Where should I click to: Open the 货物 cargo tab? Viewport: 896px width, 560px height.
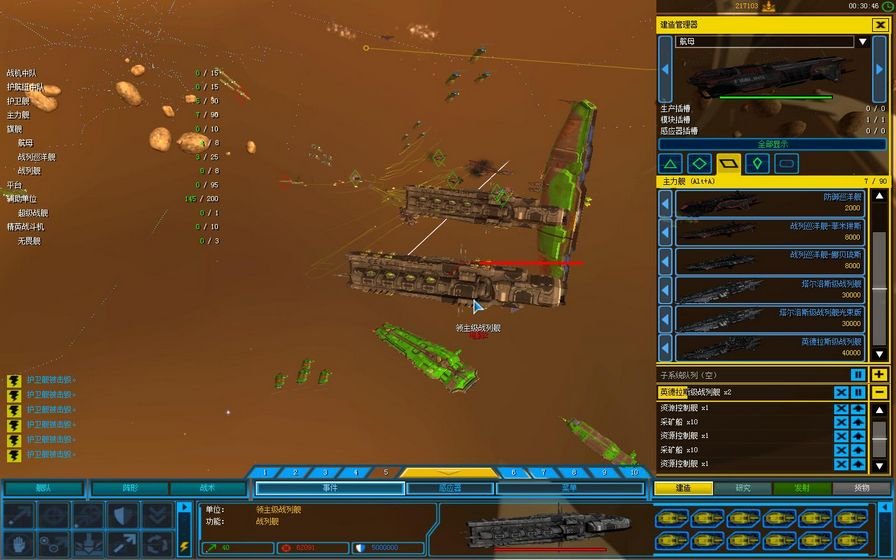pos(861,488)
